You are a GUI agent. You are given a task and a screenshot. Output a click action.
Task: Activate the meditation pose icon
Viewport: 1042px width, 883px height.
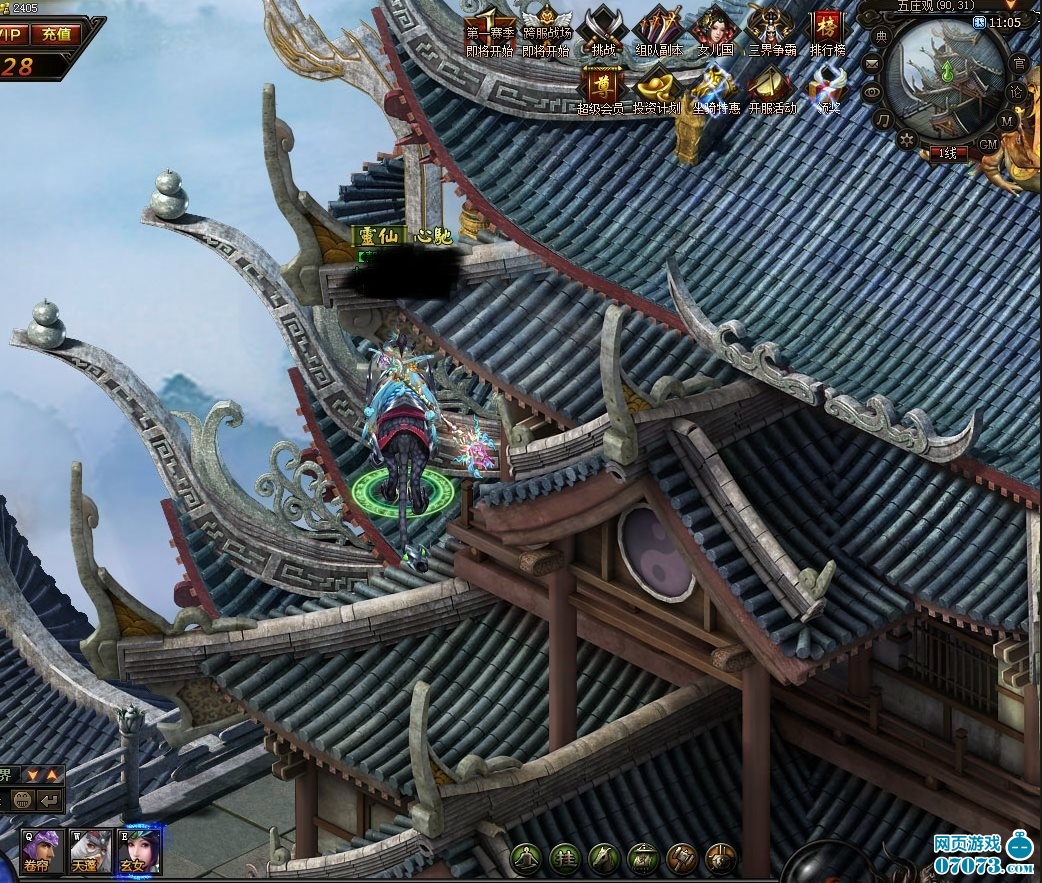pyautogui.click(x=527, y=858)
